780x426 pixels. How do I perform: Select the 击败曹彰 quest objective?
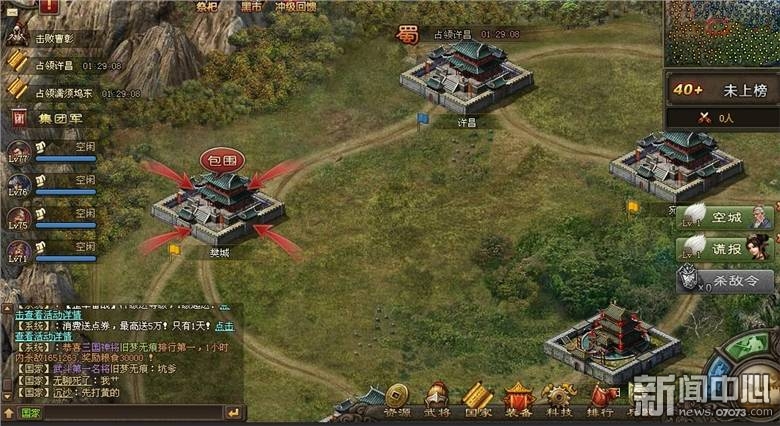(56, 37)
